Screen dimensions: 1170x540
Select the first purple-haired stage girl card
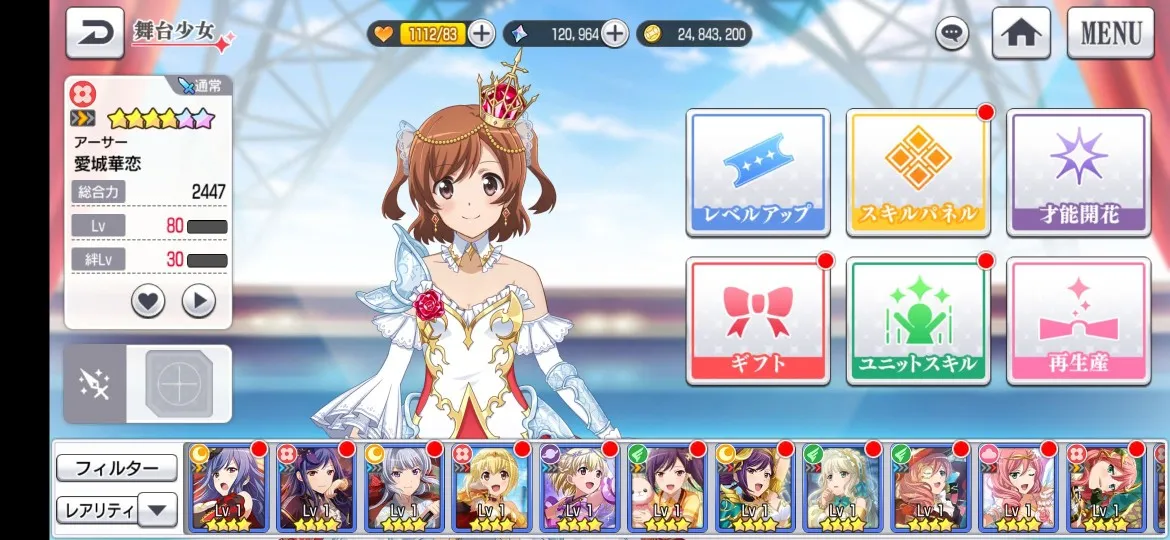point(227,487)
